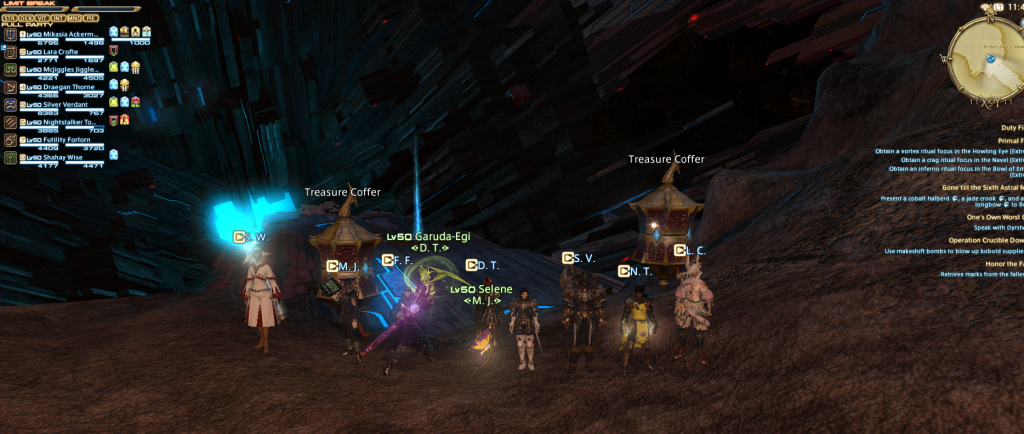Viewport: 1024px width, 434px height.
Task: Open the circular minimap
Action: coord(986,55)
